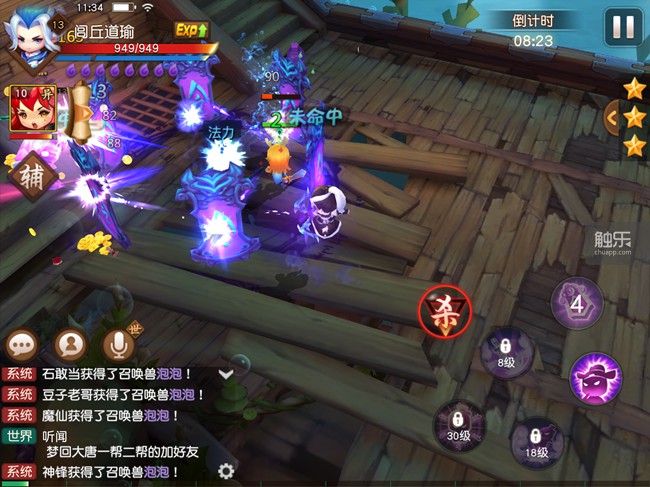Open the chat speech bubble button
Viewport: 650px width, 487px height.
click(x=22, y=345)
